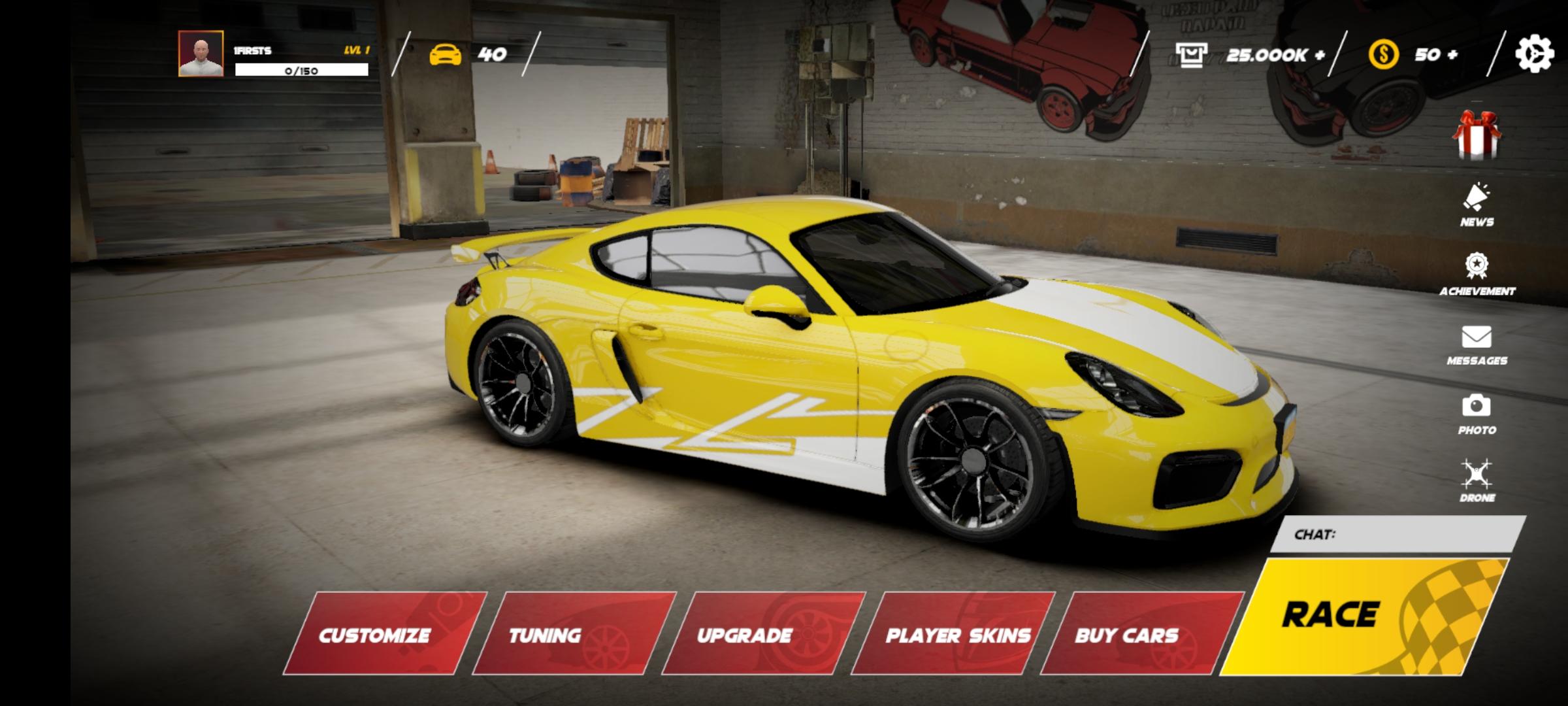Screen dimensions: 1568x706
Task: Open the Buy Cars shop
Action: pyautogui.click(x=1140, y=633)
